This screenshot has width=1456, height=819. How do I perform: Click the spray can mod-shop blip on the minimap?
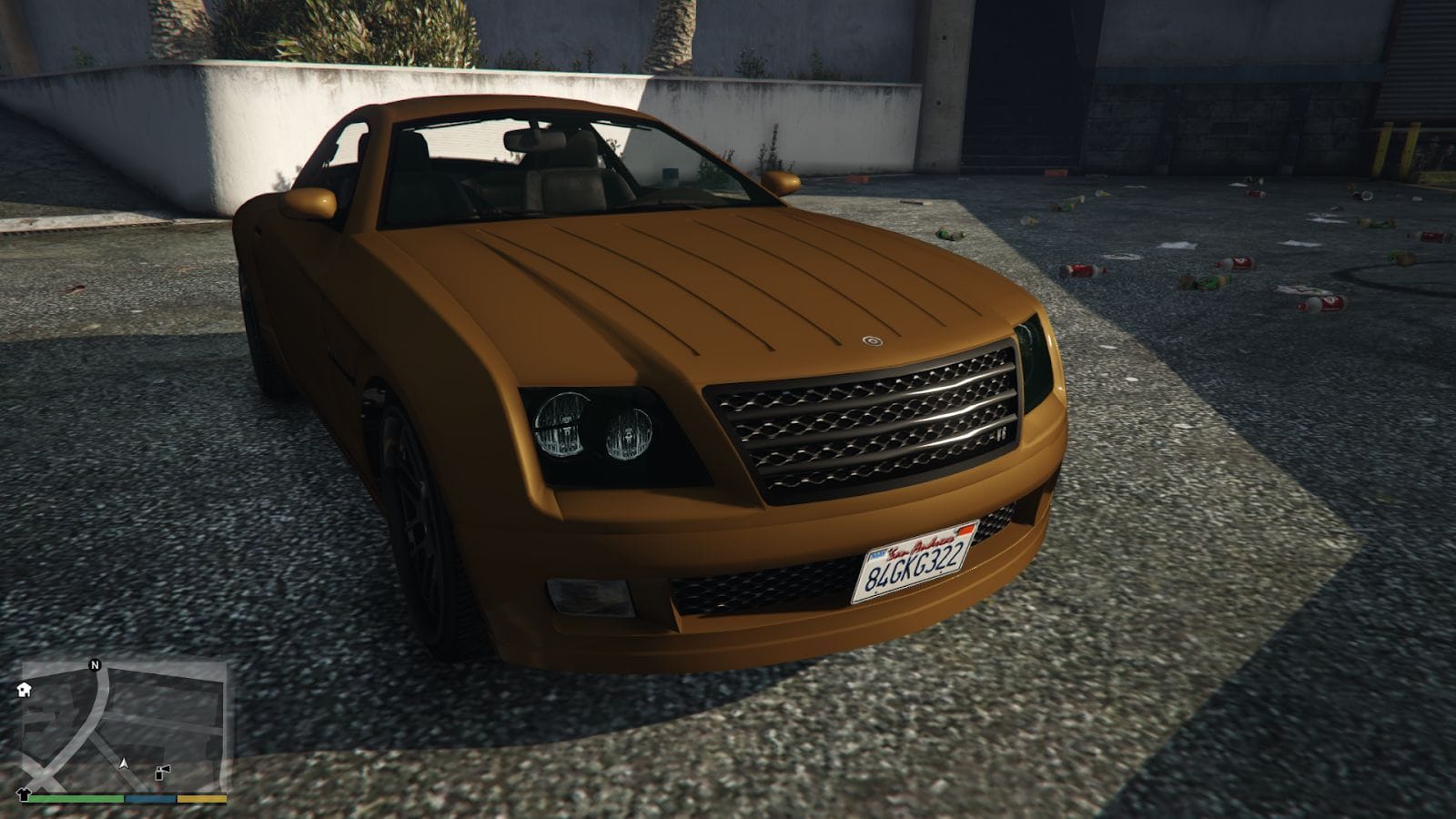[x=161, y=773]
